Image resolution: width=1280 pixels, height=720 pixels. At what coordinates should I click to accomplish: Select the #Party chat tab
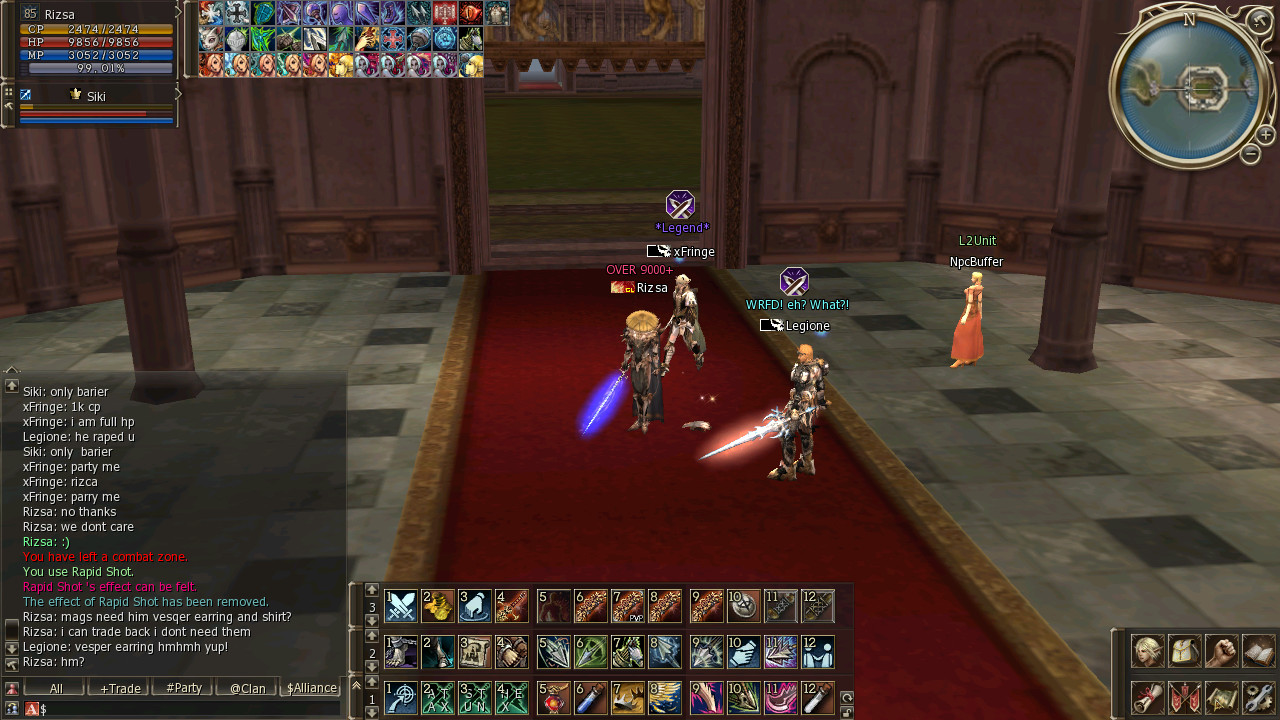tap(183, 688)
